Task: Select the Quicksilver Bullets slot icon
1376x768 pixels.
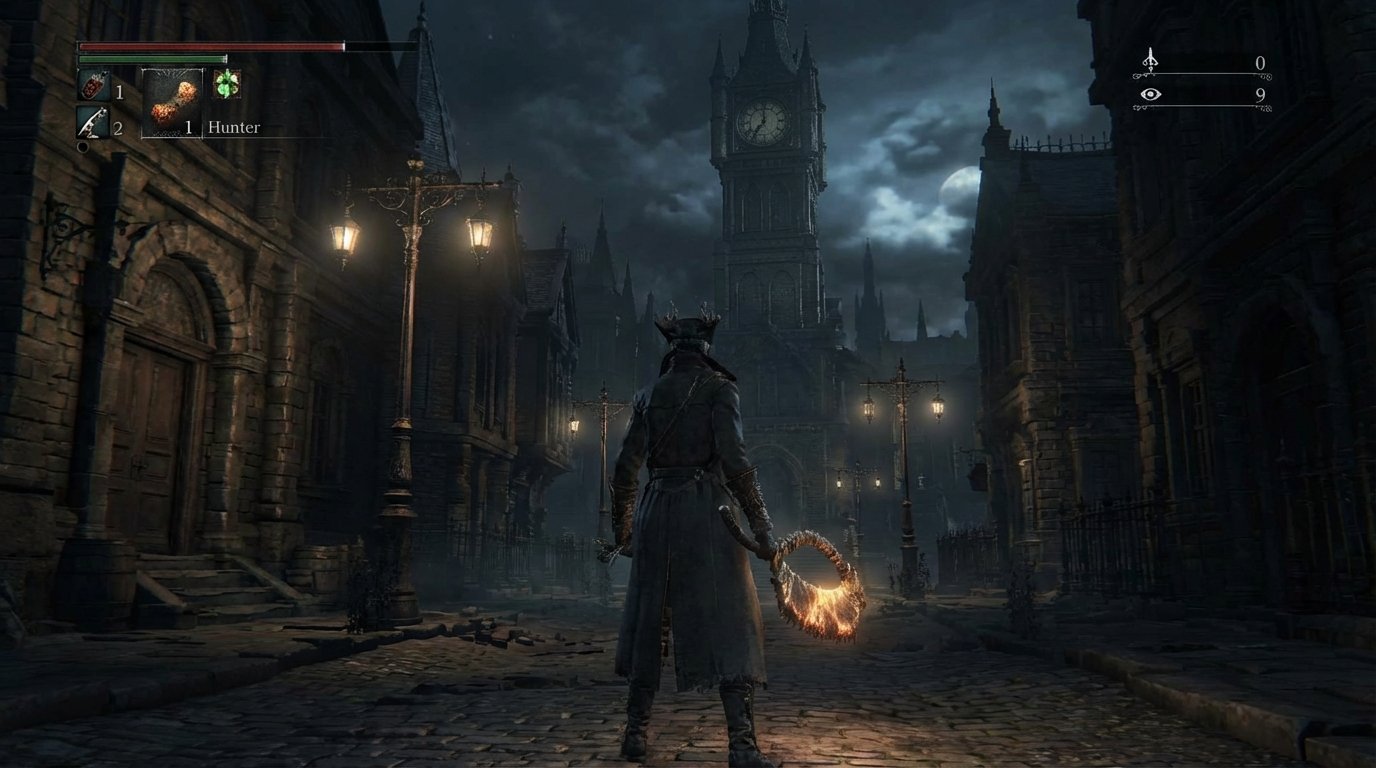Action: (x=93, y=84)
